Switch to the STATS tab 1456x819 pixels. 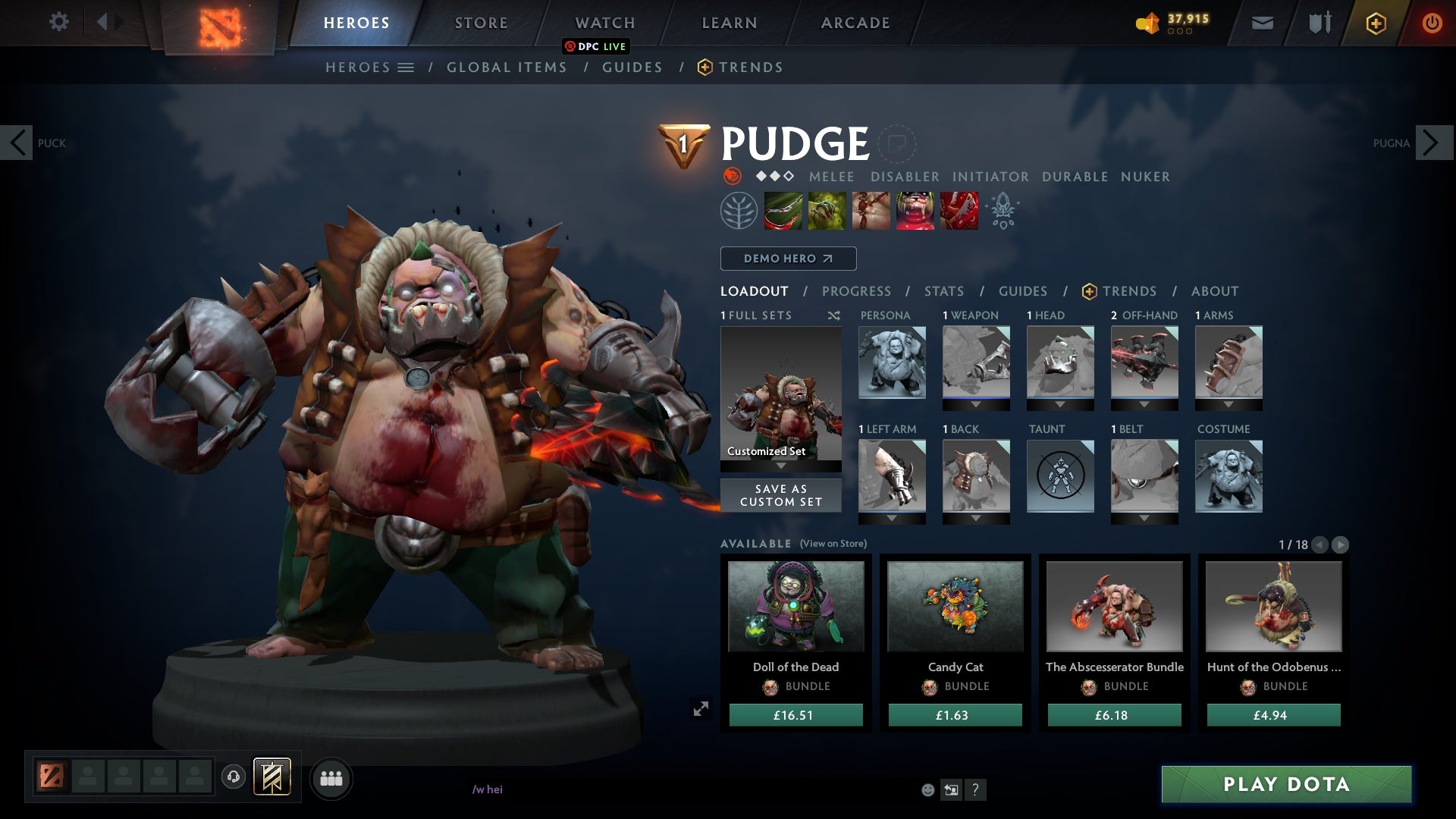943,291
